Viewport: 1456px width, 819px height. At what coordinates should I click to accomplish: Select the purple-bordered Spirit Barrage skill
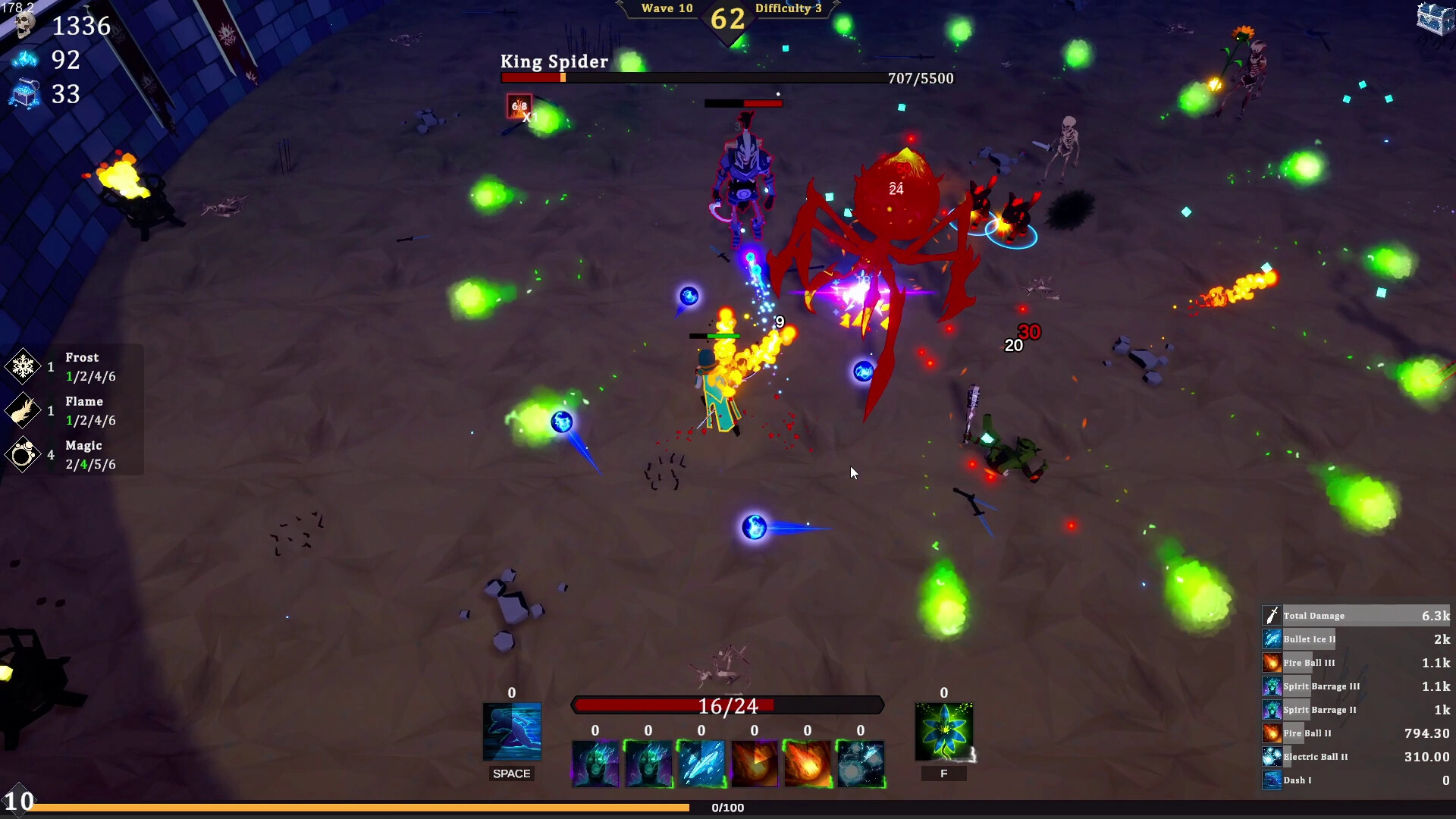[595, 764]
